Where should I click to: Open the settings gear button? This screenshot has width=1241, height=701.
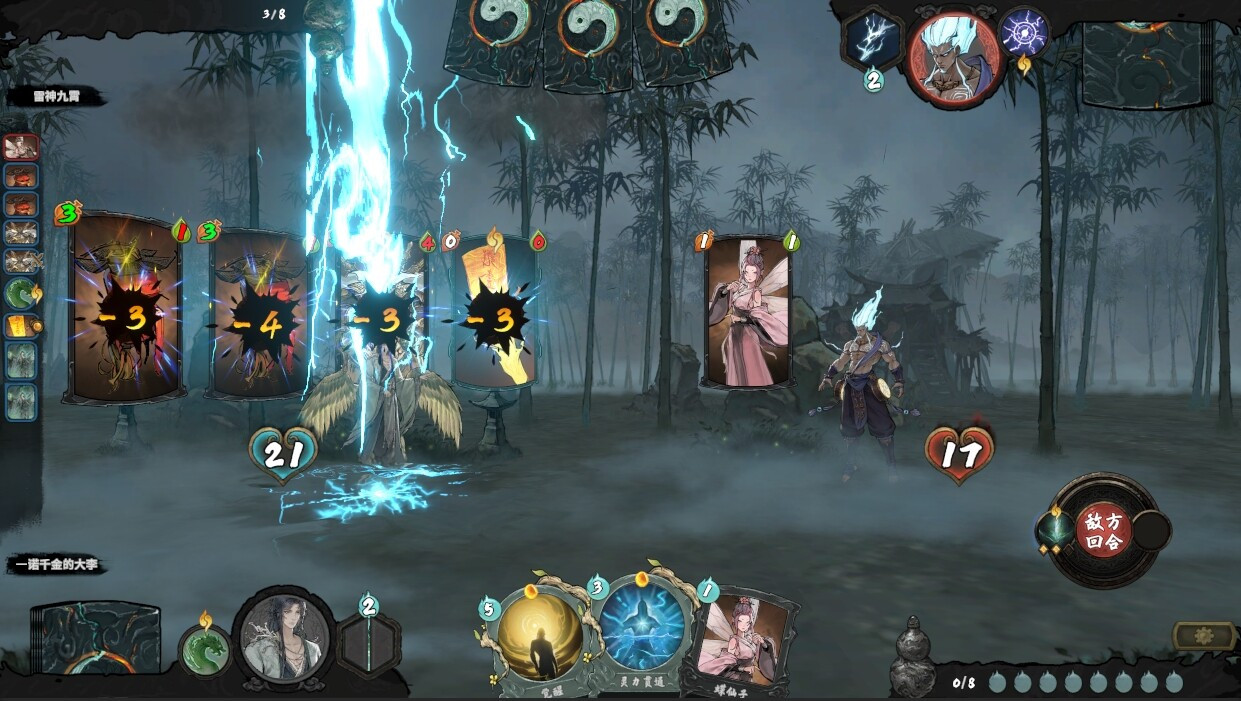pos(1203,636)
